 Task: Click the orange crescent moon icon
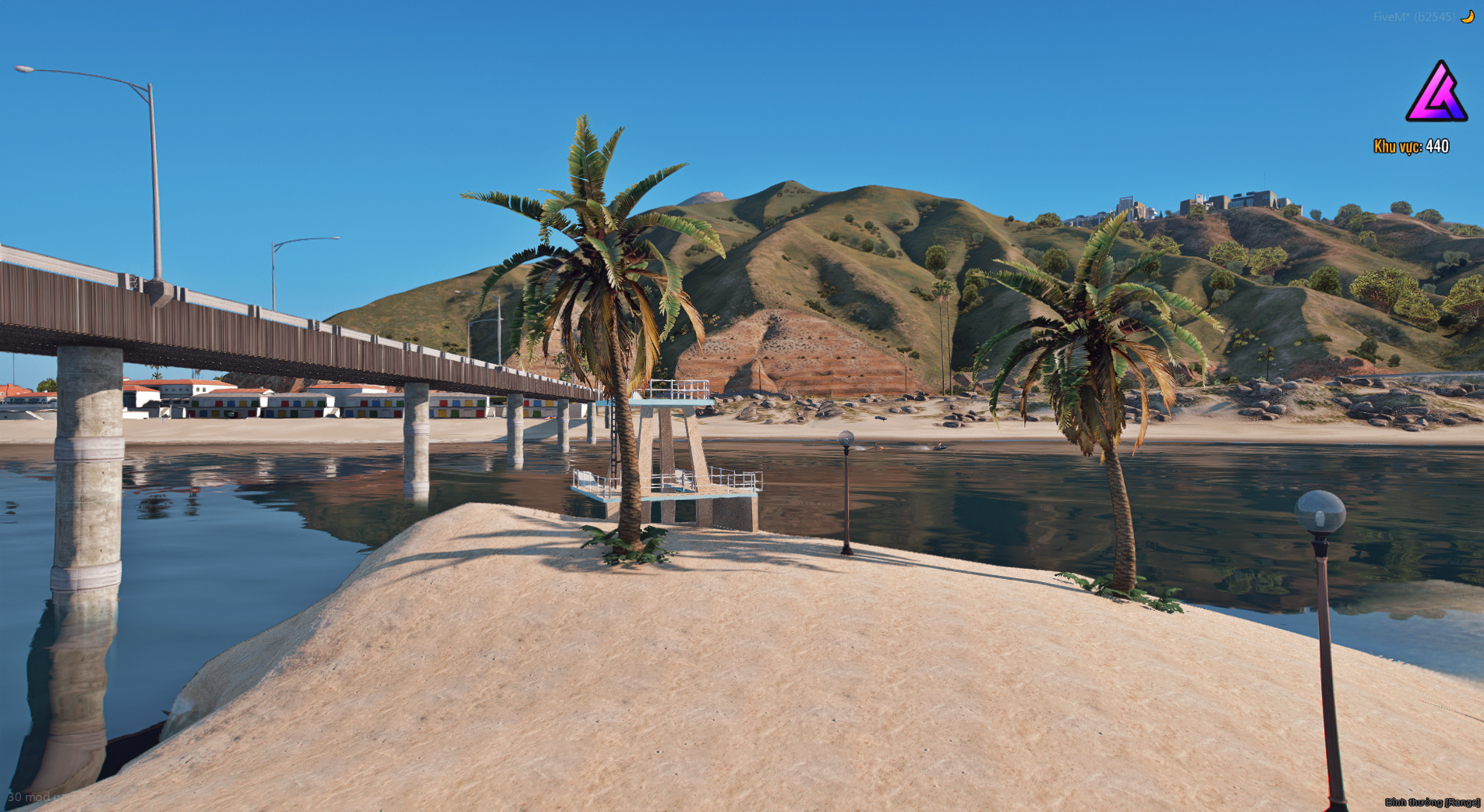click(1468, 16)
